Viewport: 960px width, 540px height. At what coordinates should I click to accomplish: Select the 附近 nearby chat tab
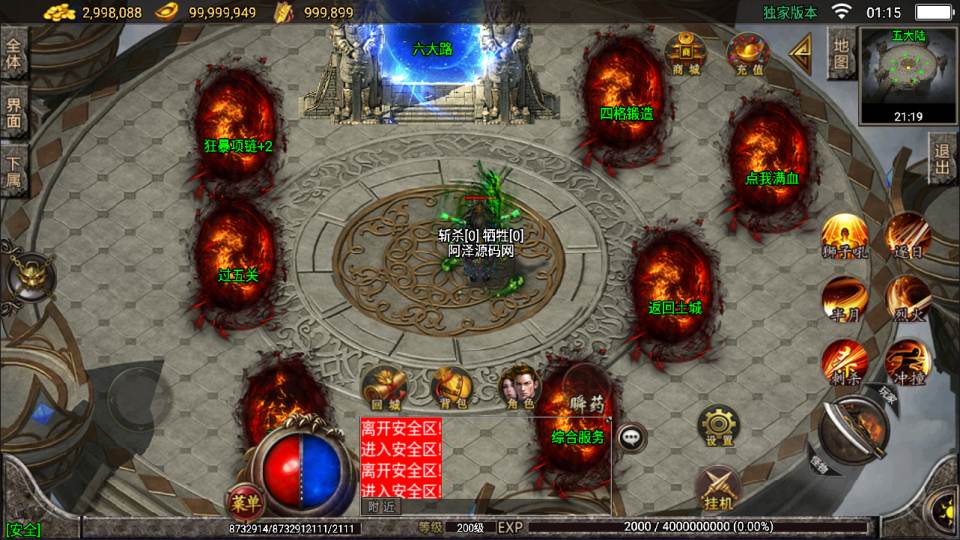click(380, 507)
